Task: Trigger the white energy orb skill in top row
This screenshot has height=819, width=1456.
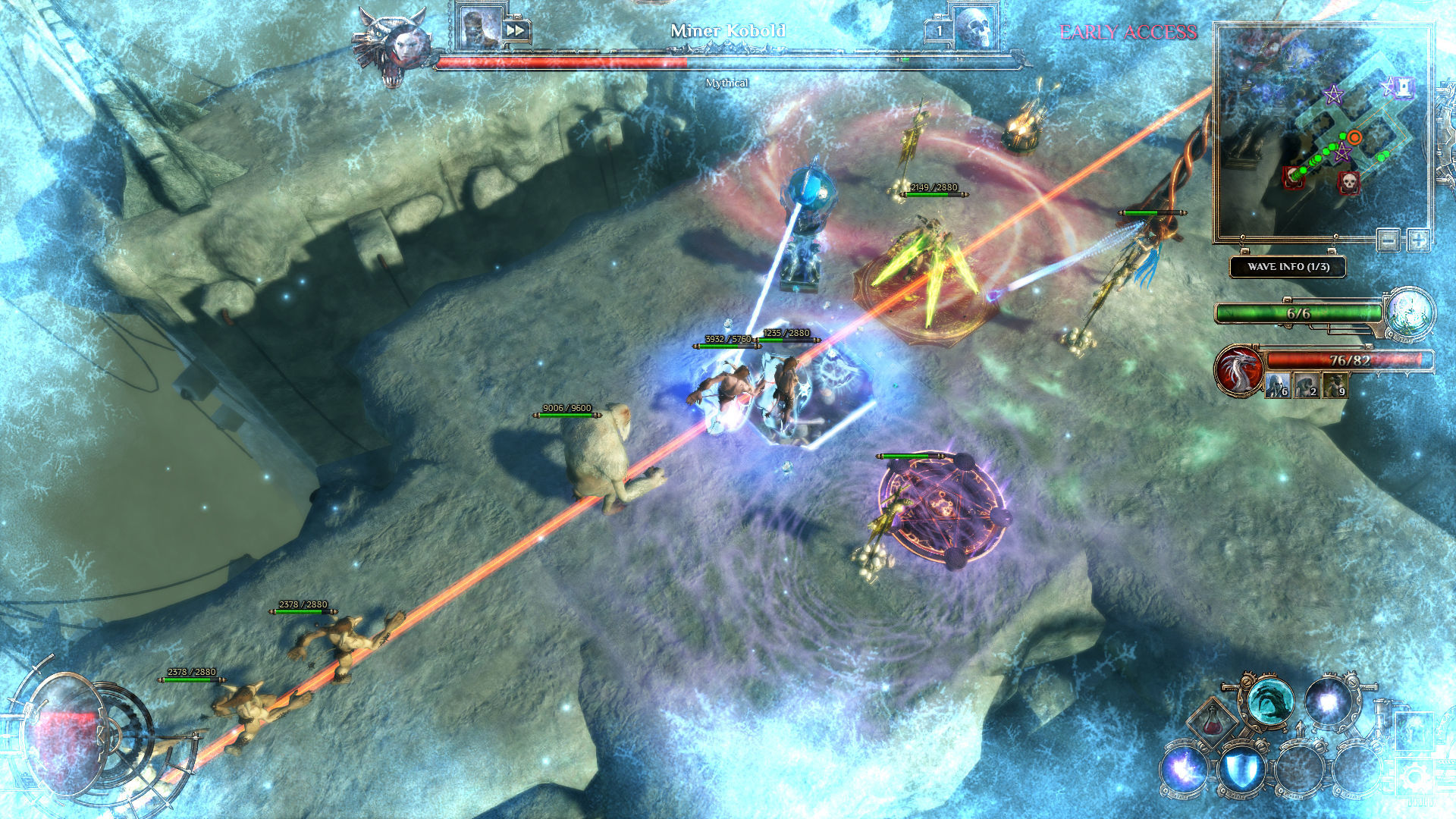Action: point(1329,702)
